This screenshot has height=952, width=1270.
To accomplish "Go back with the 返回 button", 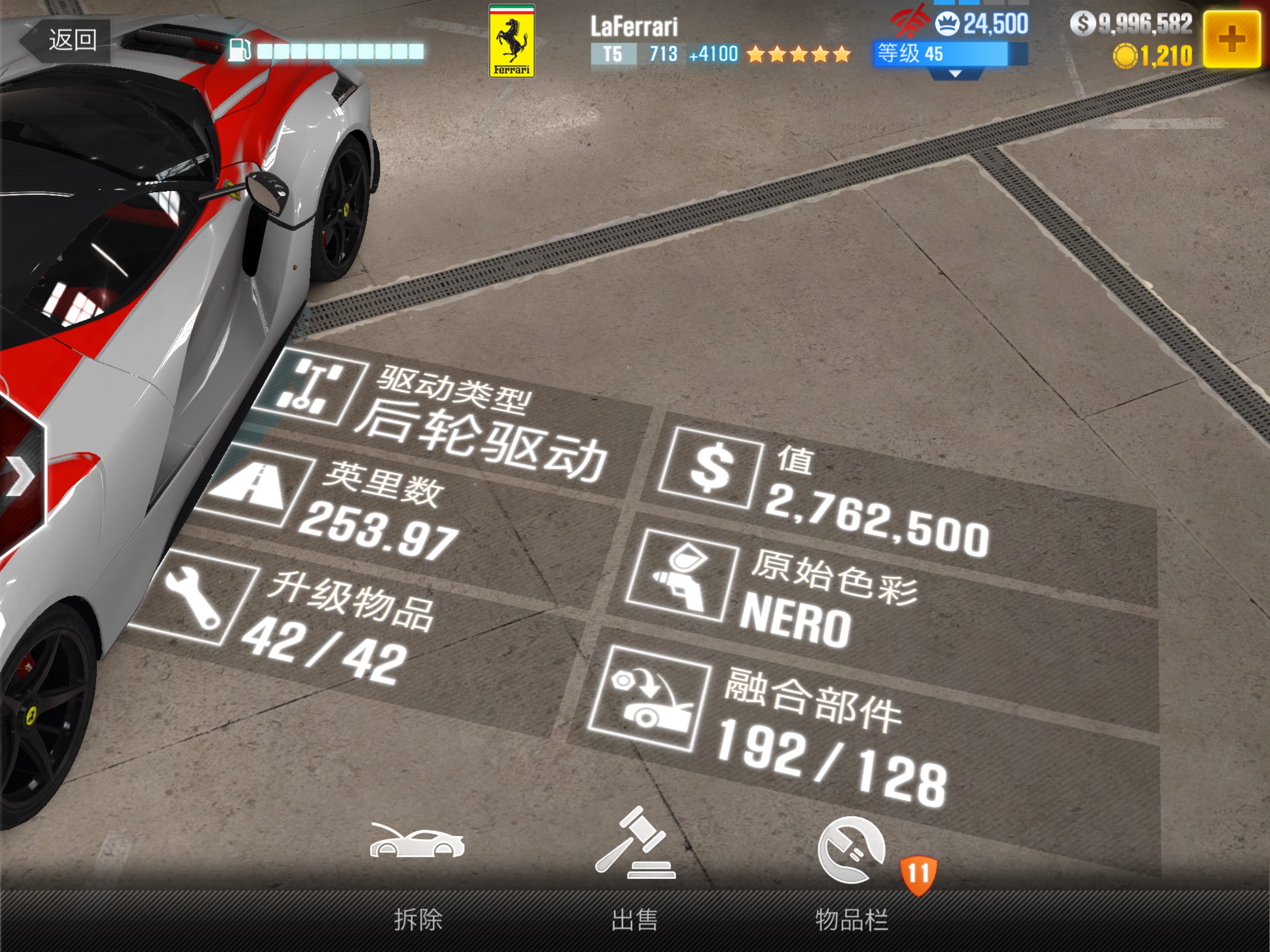I will coord(66,40).
